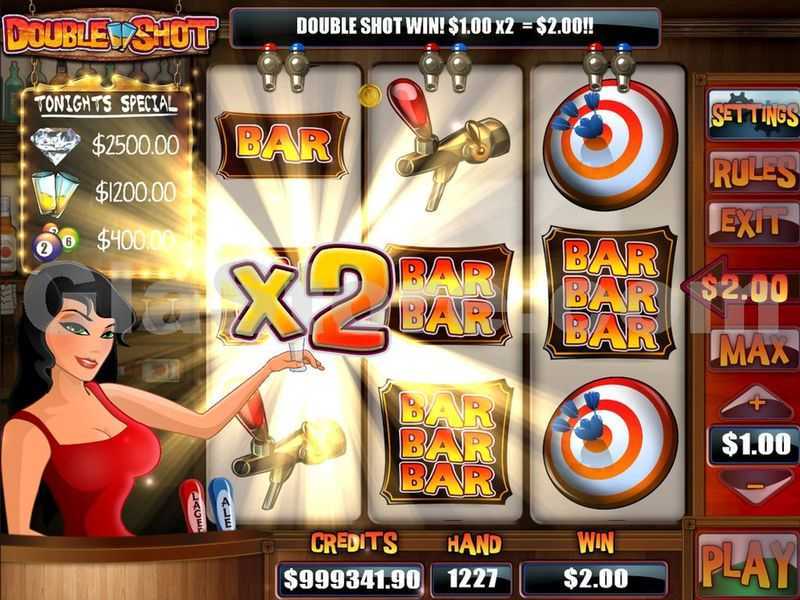Decrease the bet with the minus arrow
Image resolution: width=800 pixels, height=600 pixels.
click(755, 487)
